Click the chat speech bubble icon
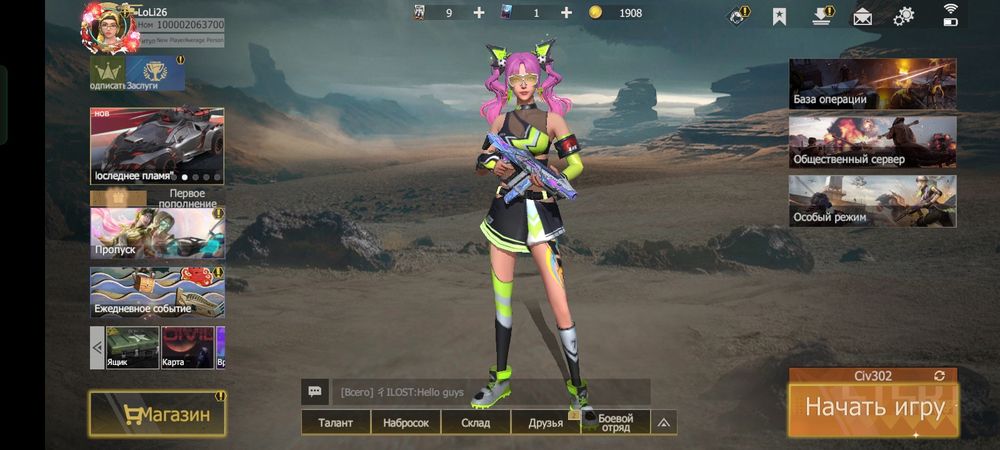Image resolution: width=1000 pixels, height=450 pixels. [x=315, y=392]
